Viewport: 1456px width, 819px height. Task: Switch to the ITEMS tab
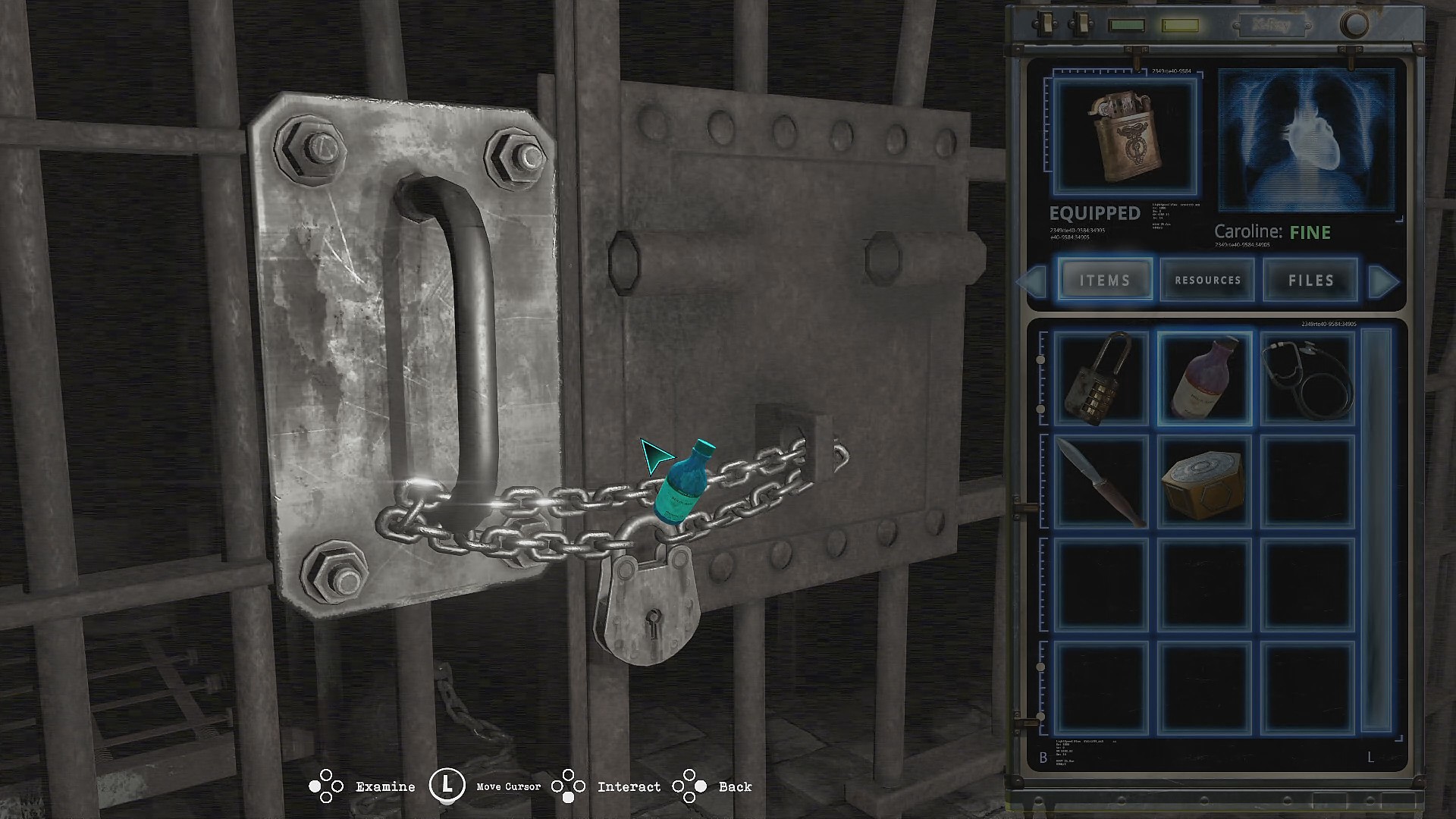click(x=1105, y=281)
